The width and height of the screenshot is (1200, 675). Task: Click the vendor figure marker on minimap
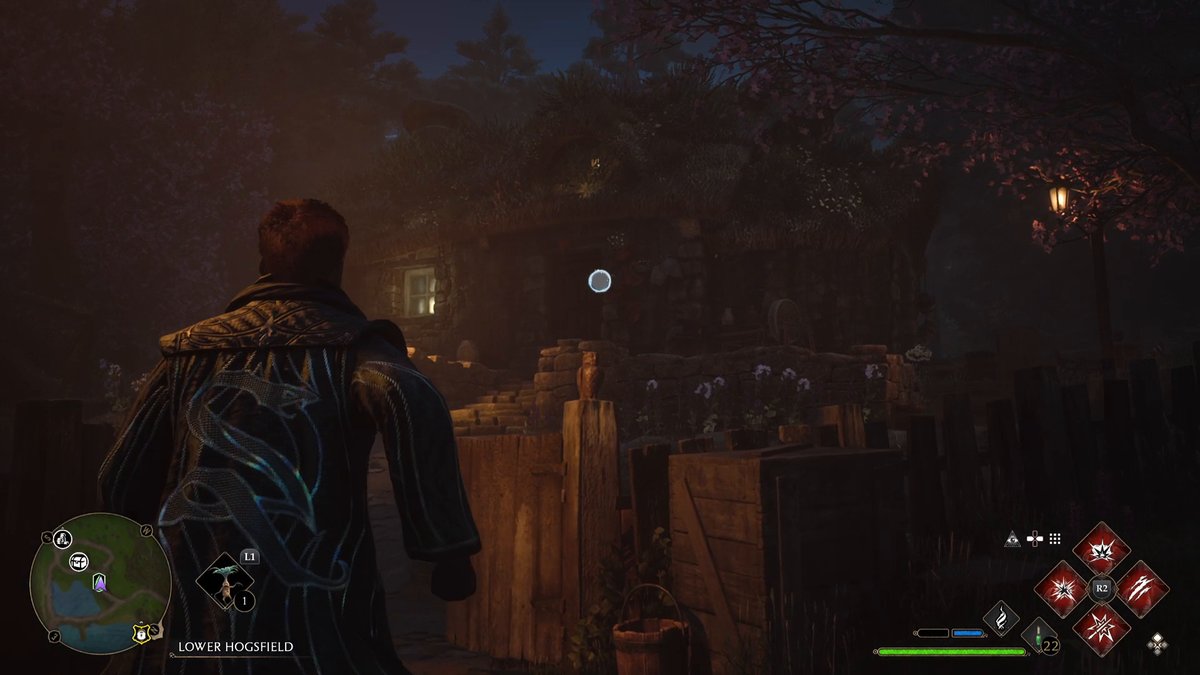[62, 540]
